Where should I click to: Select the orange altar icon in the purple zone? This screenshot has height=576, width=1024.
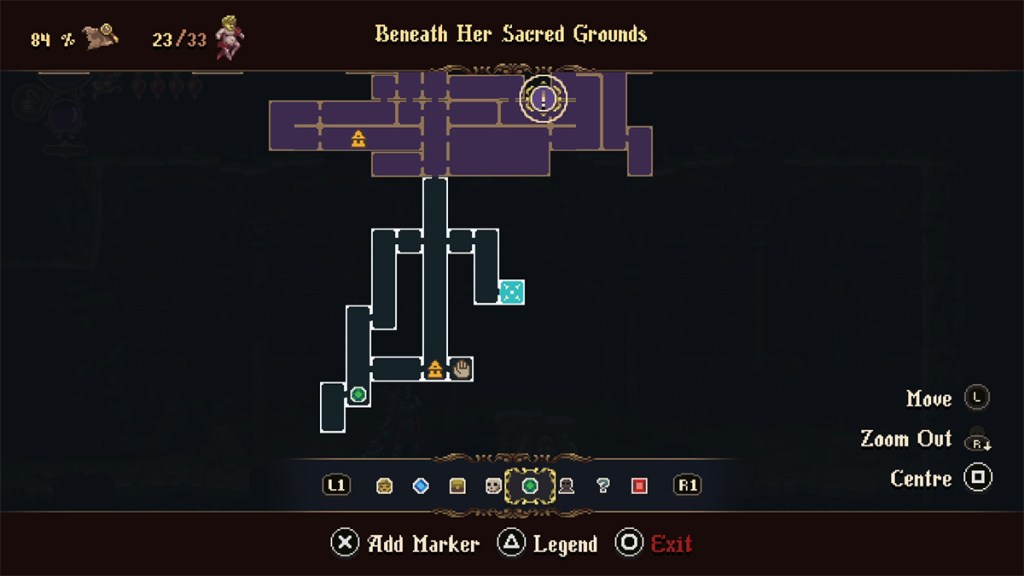[x=358, y=139]
